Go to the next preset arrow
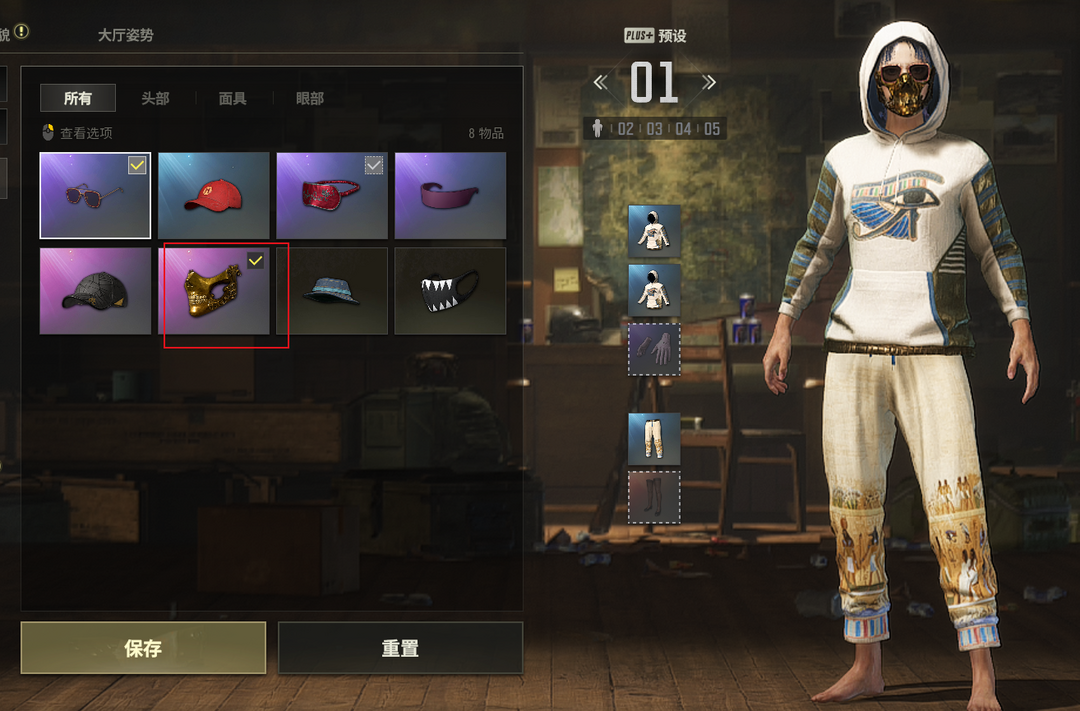Screen dimensions: 1080x711 [708, 82]
